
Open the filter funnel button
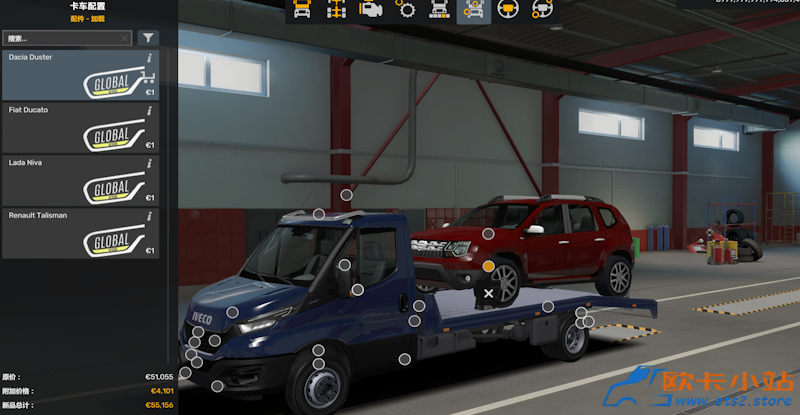148,38
